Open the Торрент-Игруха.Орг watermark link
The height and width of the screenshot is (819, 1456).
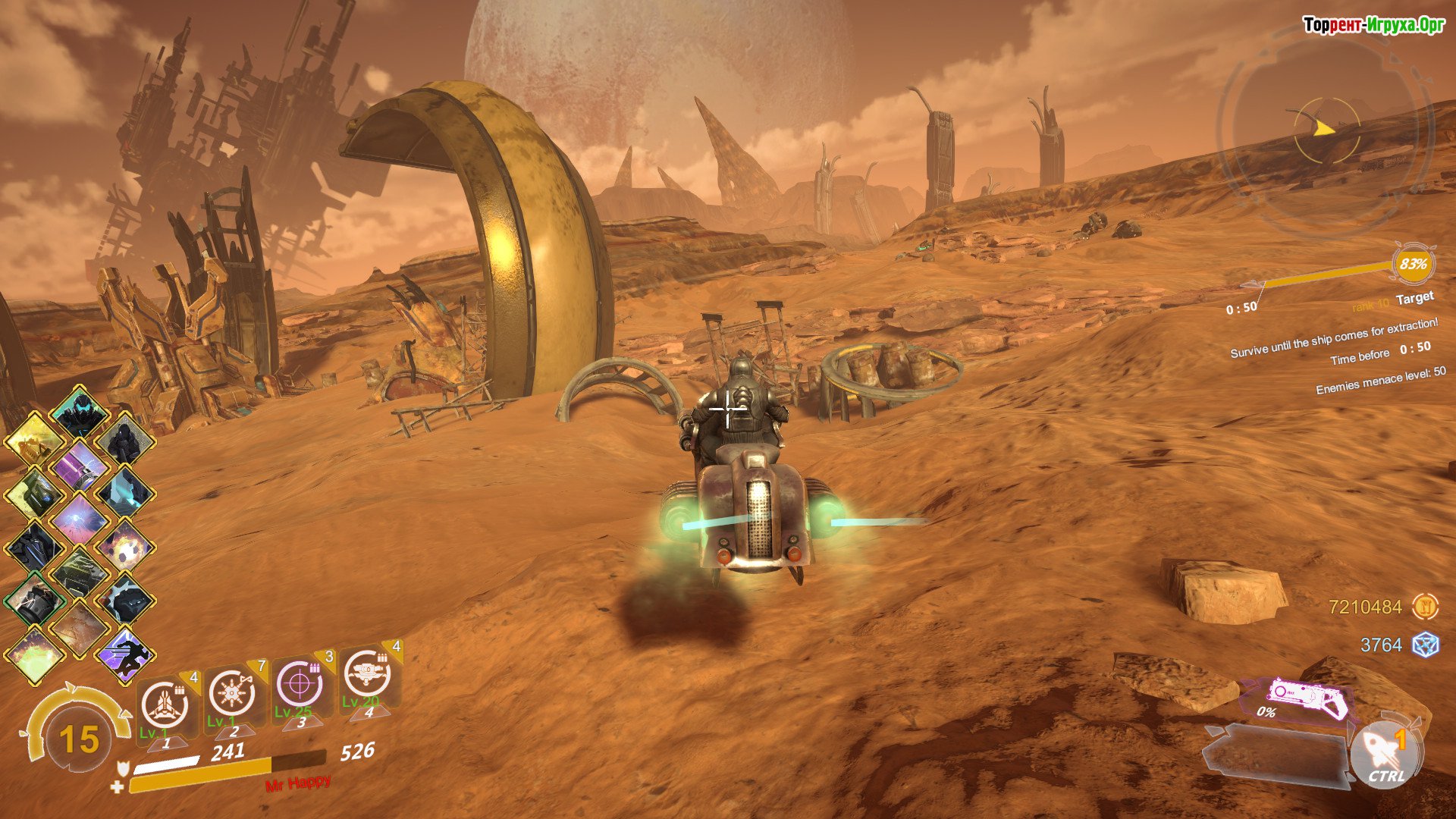[x=1373, y=25]
